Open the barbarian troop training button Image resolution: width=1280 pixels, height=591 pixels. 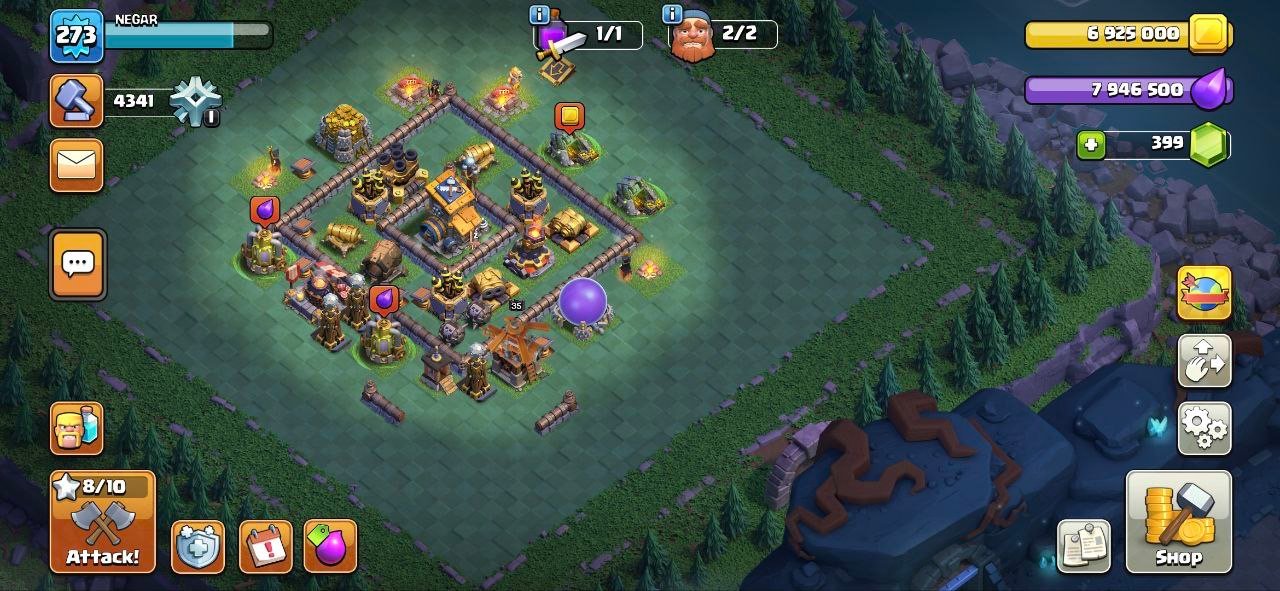coord(77,428)
